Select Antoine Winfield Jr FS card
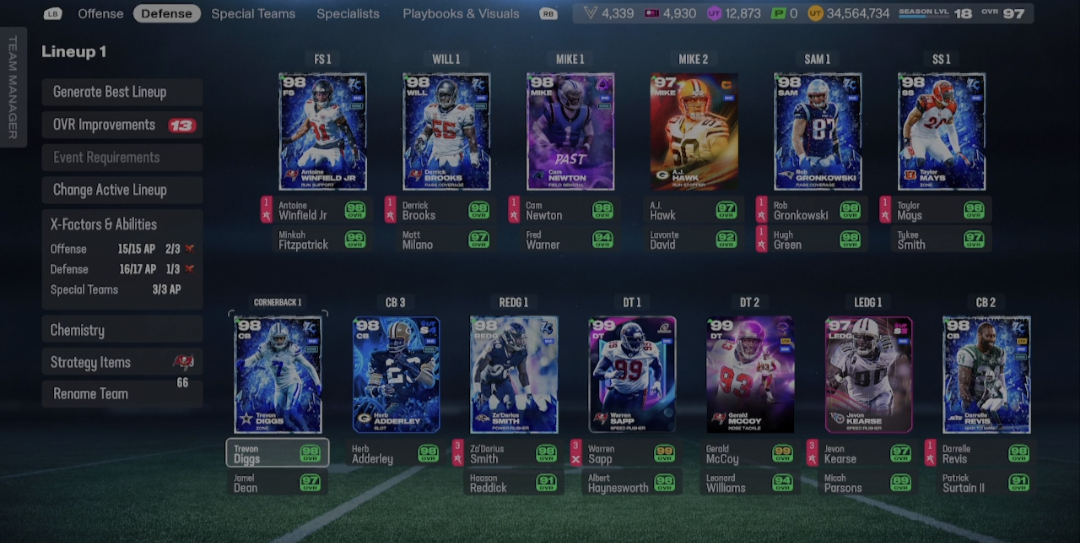The height and width of the screenshot is (543, 1080). (x=322, y=131)
